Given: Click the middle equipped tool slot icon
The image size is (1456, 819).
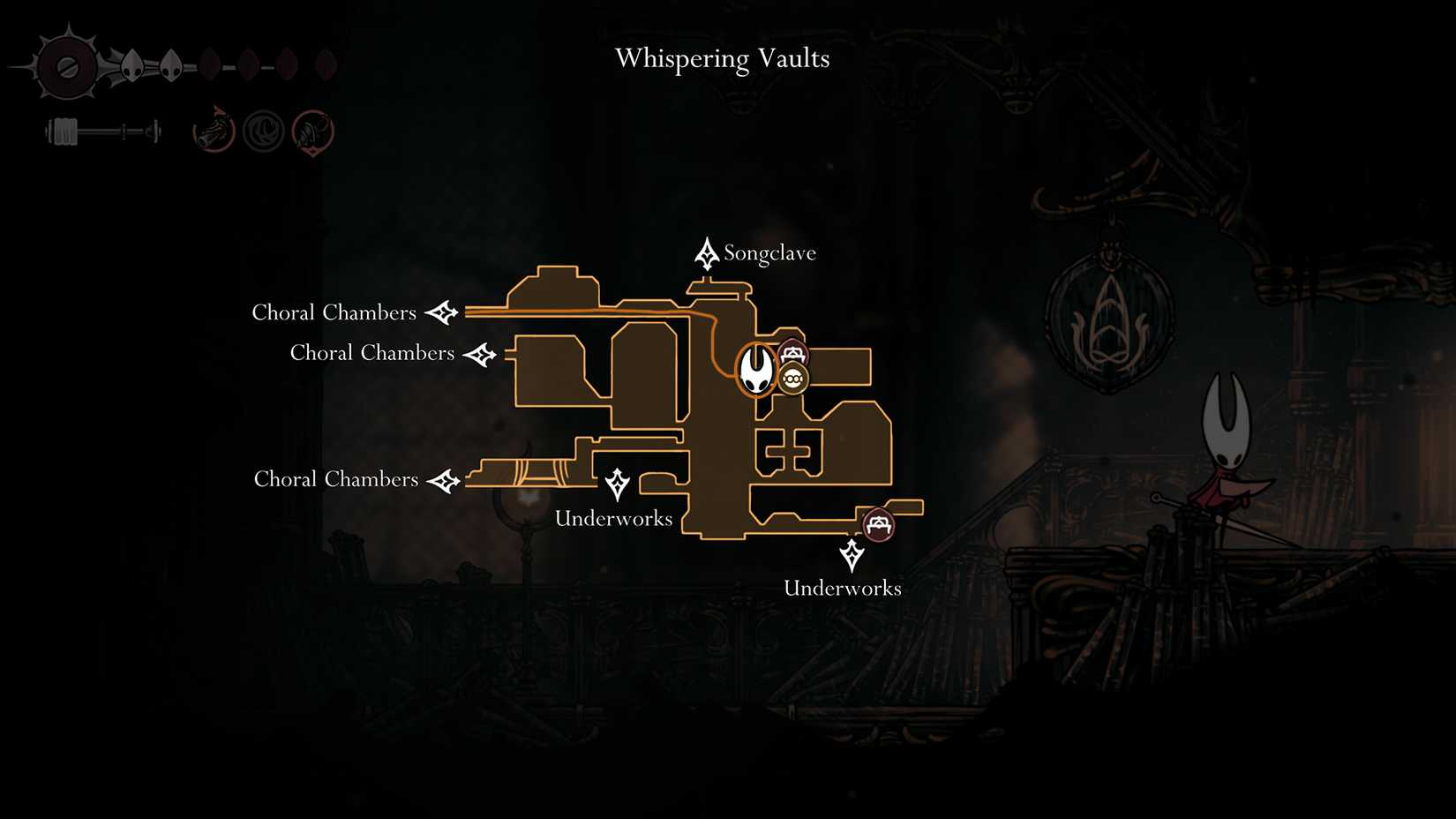Looking at the screenshot, I should [x=263, y=130].
